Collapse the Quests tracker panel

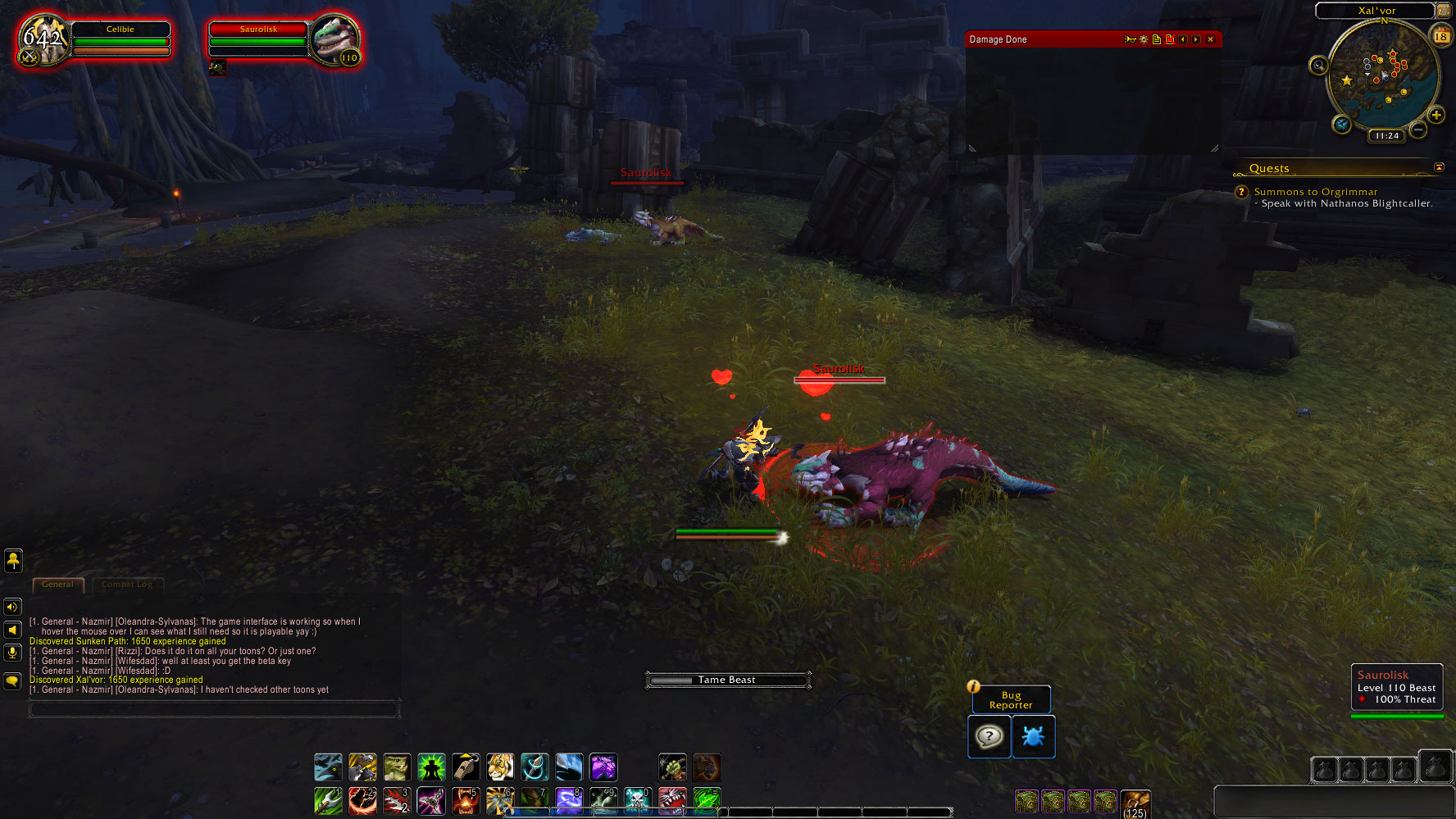tap(1439, 167)
